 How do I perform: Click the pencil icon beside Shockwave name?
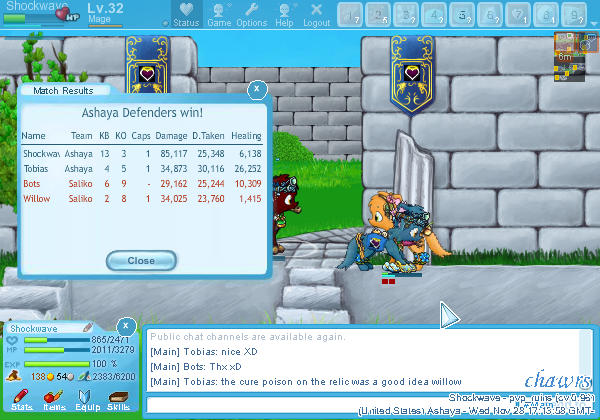[x=87, y=327]
